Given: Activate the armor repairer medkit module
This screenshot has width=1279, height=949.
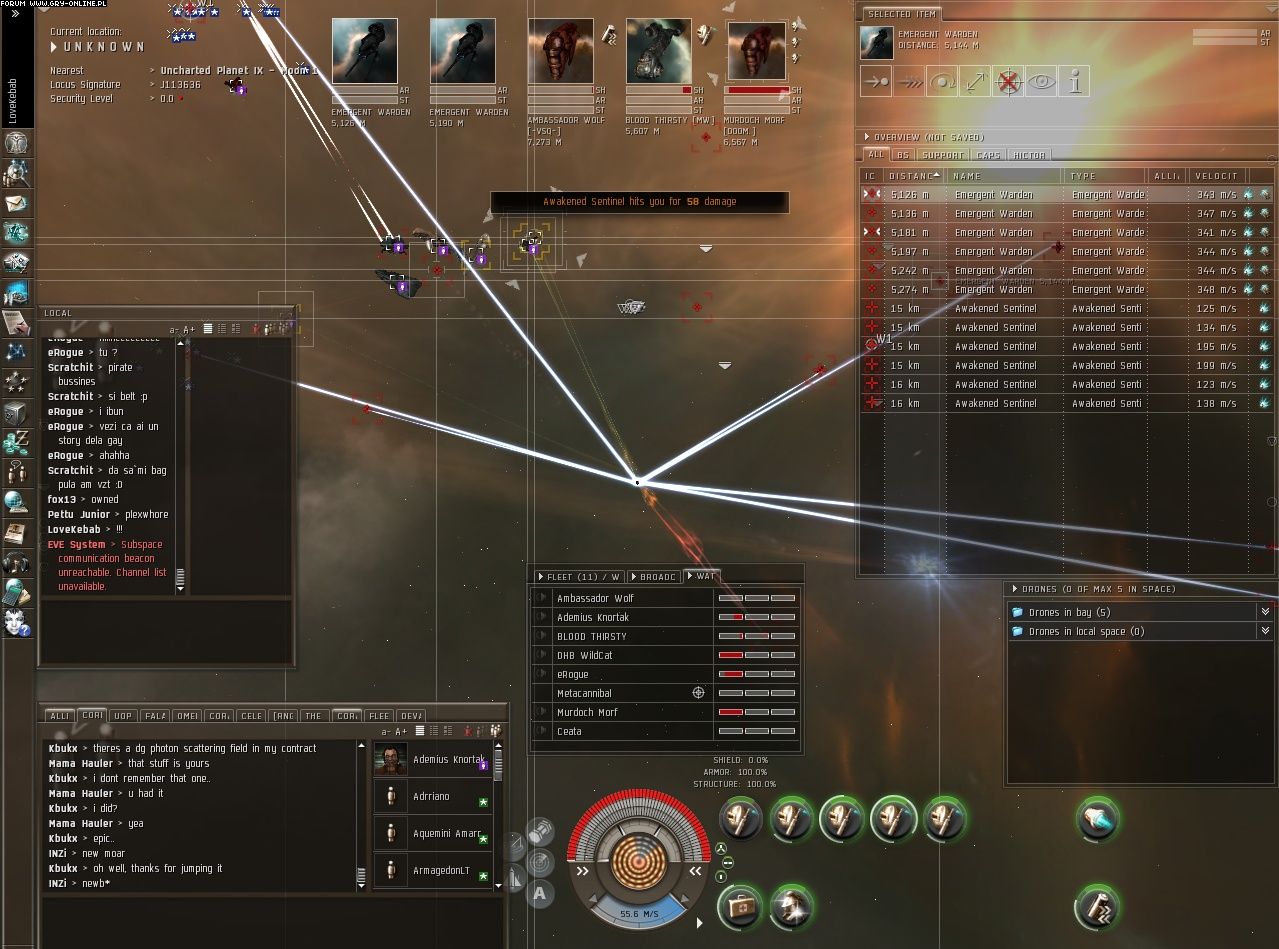Looking at the screenshot, I should tap(738, 905).
